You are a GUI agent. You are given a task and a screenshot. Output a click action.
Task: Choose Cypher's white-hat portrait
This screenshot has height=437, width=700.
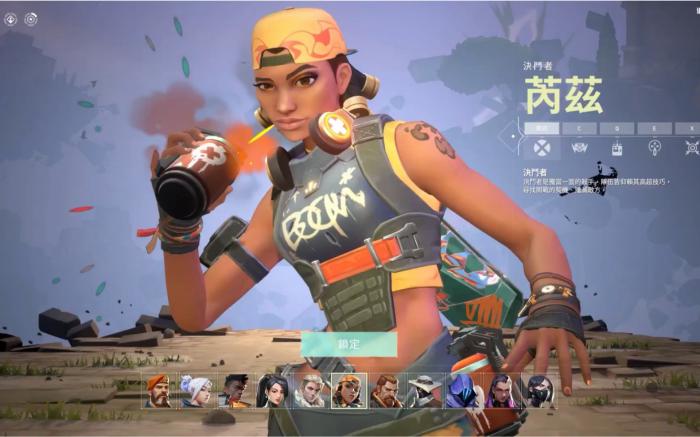coord(424,390)
